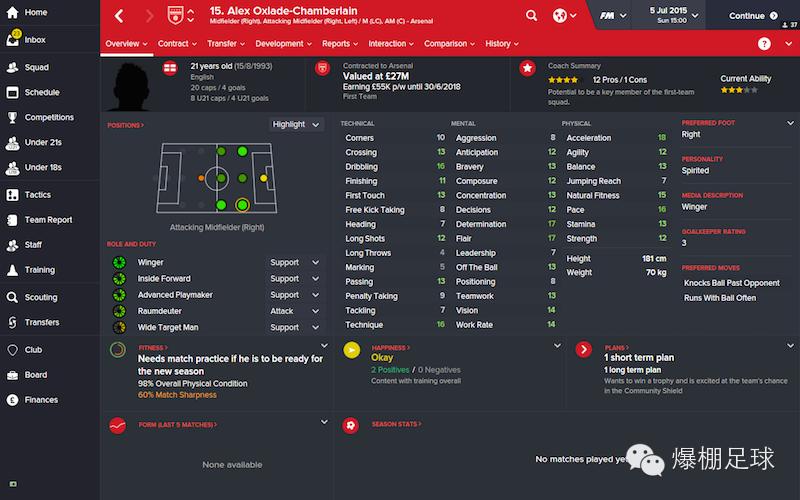Select the Comparison tab
The height and width of the screenshot is (500, 800).
pos(449,44)
